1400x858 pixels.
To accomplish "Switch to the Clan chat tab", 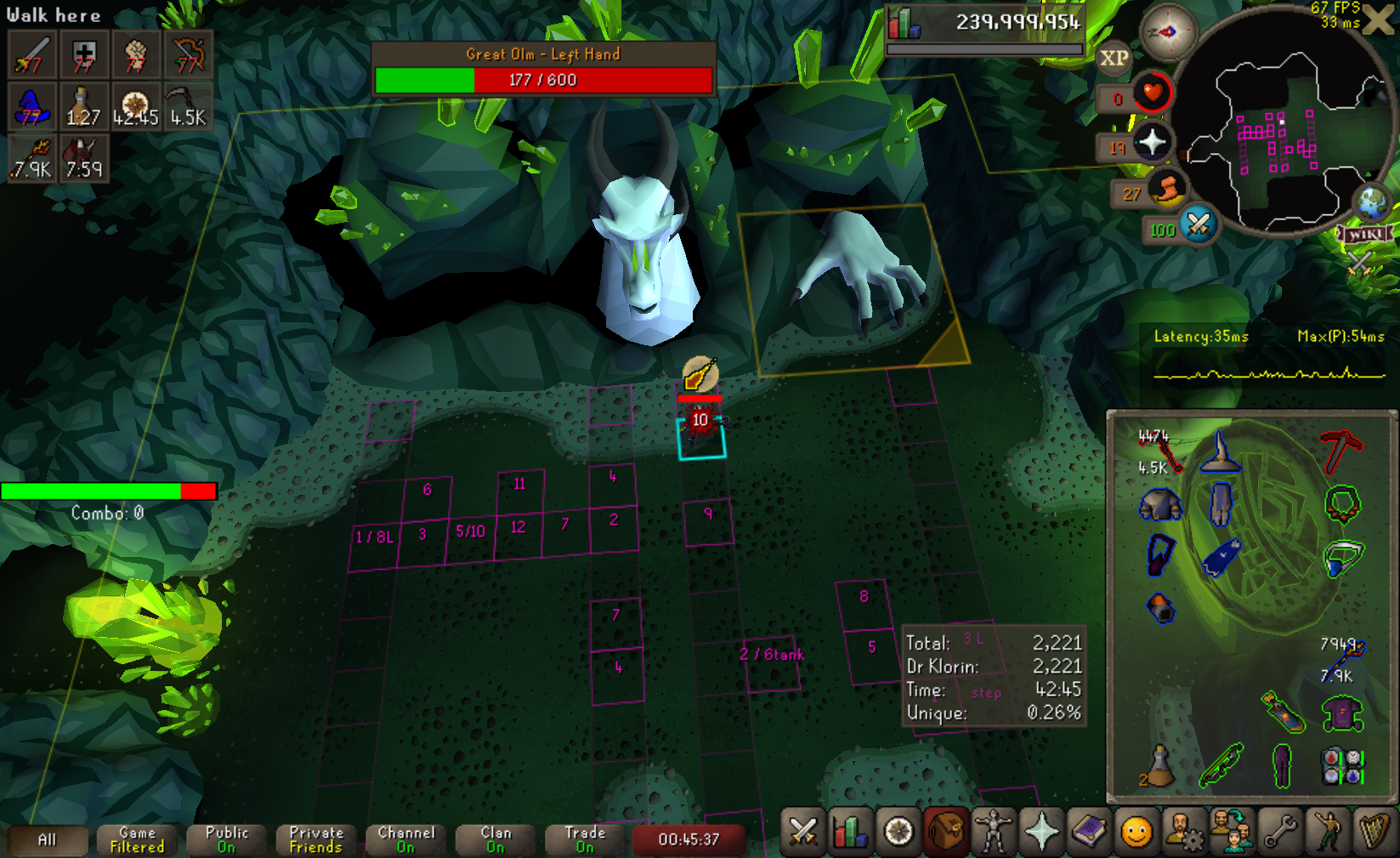I will pos(496,839).
